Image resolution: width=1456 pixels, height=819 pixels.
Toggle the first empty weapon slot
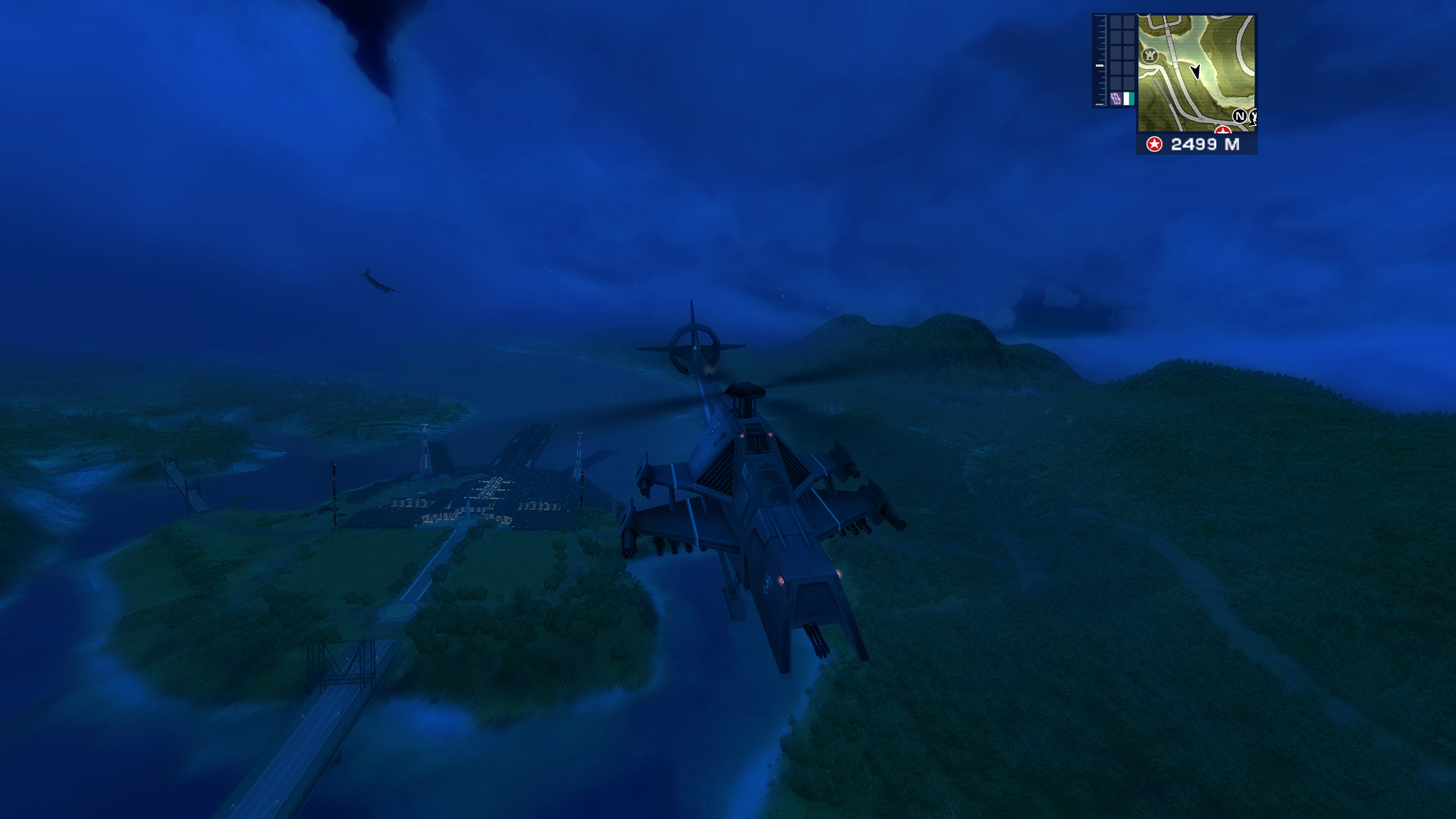[x=1116, y=22]
